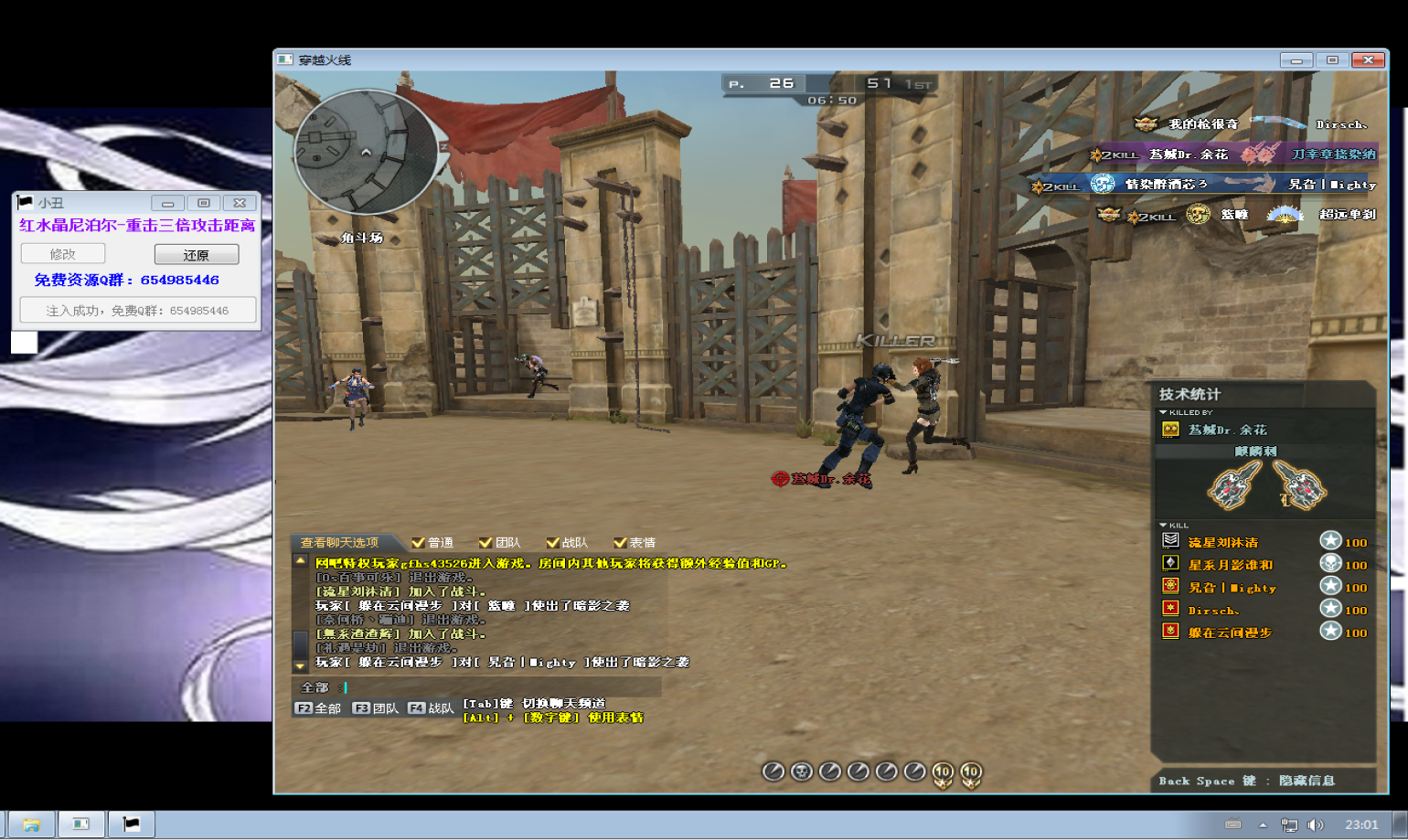Close the 穿越火线 game window
Image resolution: width=1408 pixels, height=840 pixels.
tap(1368, 60)
